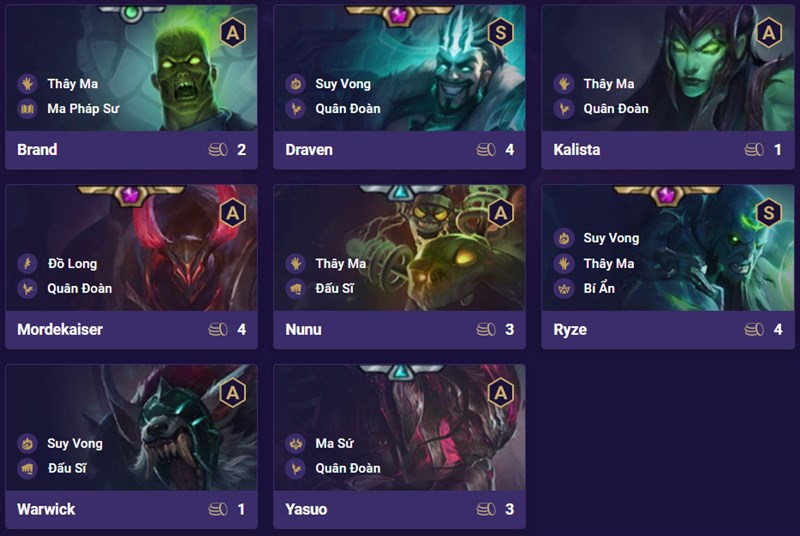The width and height of the screenshot is (800, 536).
Task: Select Ryze's Bí Ẩn trait
Action: pos(599,288)
